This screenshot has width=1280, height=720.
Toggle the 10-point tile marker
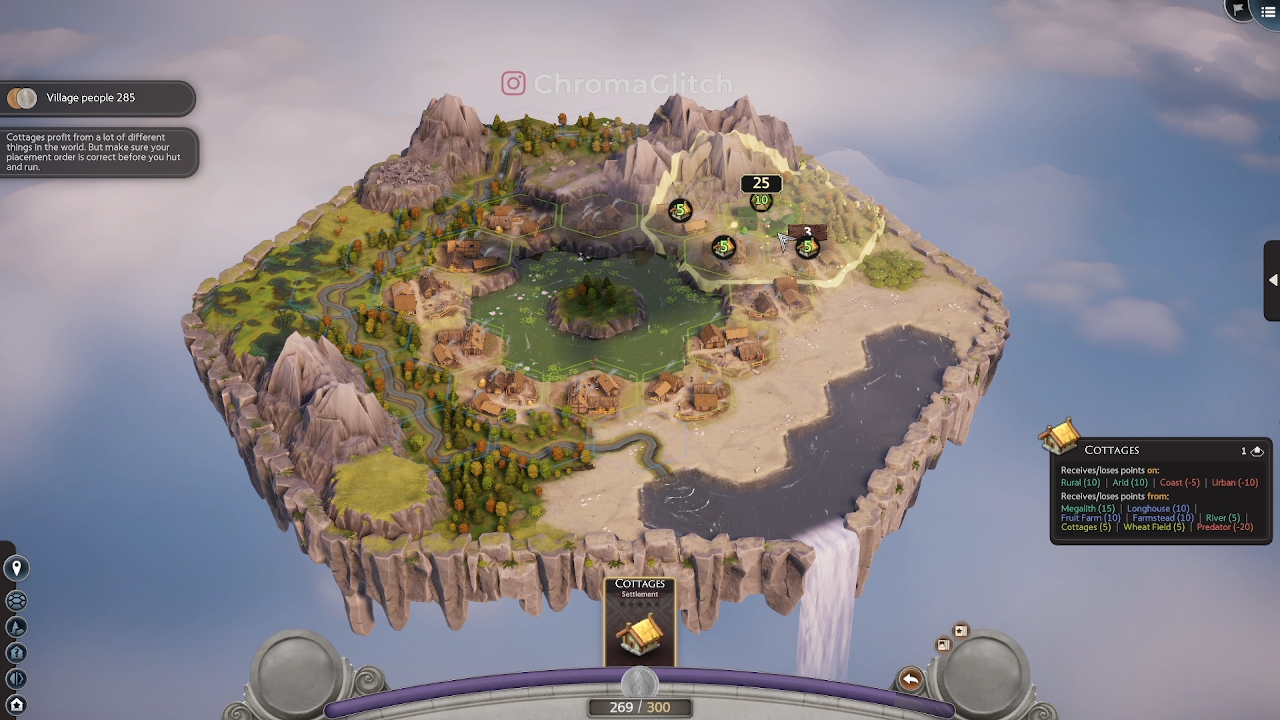(x=761, y=201)
